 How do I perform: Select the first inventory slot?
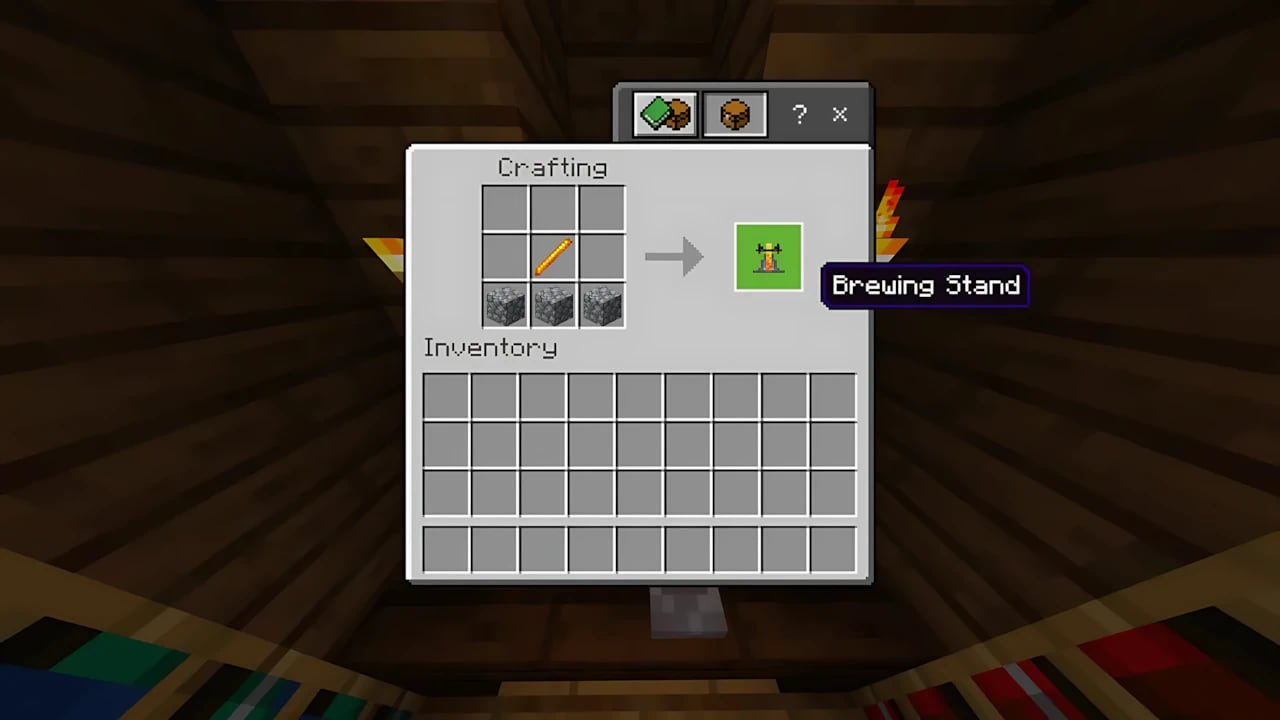click(447, 397)
